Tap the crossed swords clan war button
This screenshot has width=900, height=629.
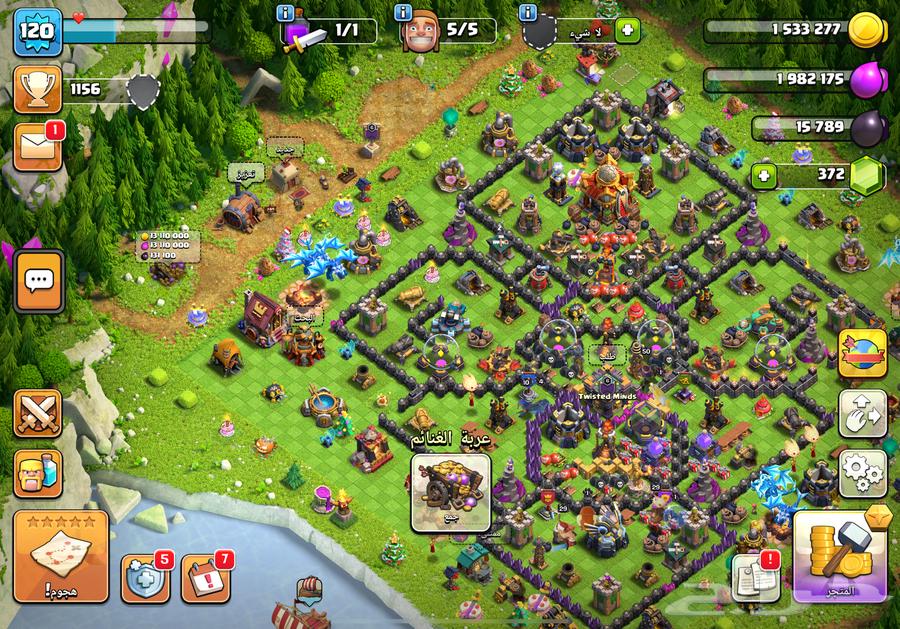[x=38, y=413]
